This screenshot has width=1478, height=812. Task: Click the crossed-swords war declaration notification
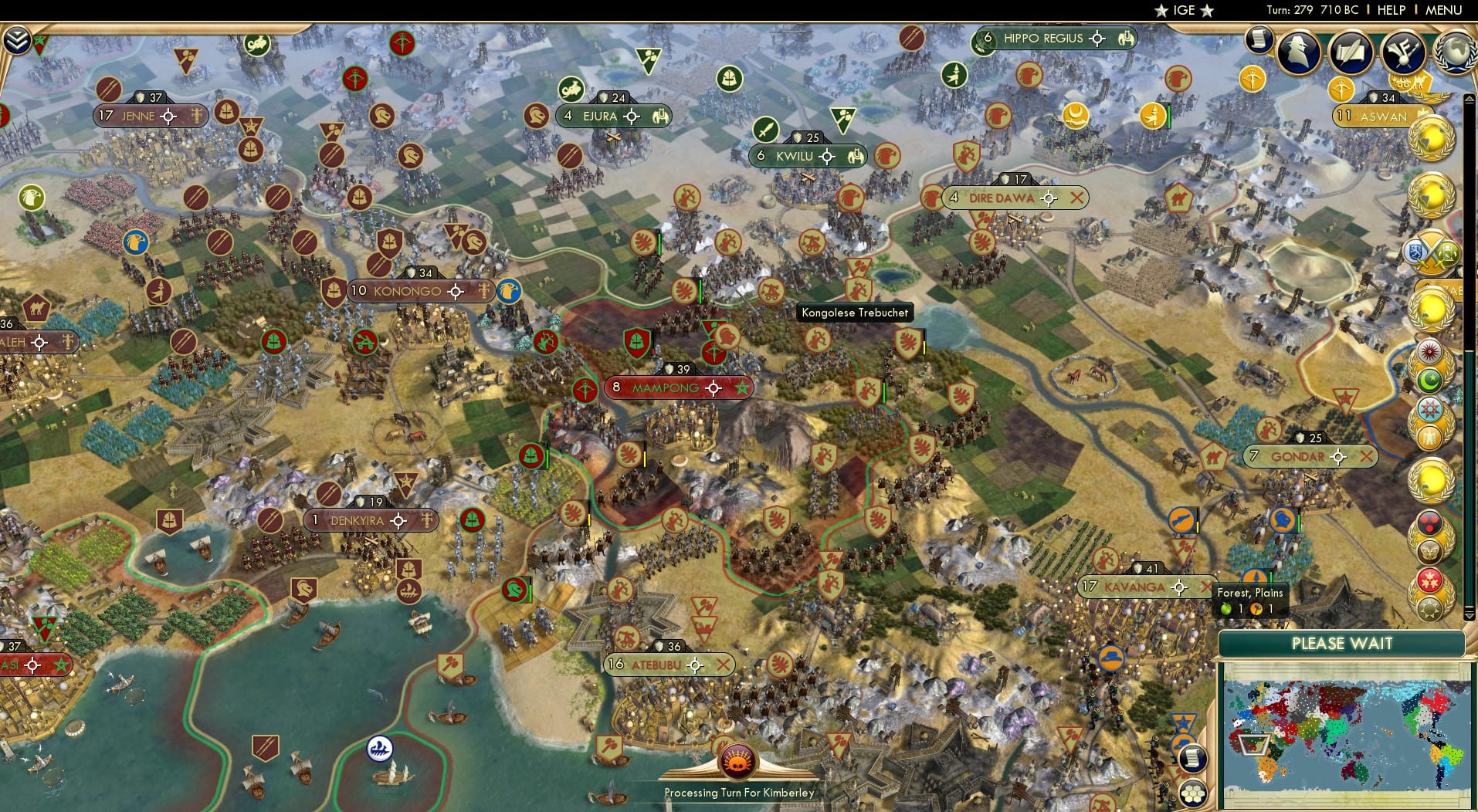tap(1431, 252)
